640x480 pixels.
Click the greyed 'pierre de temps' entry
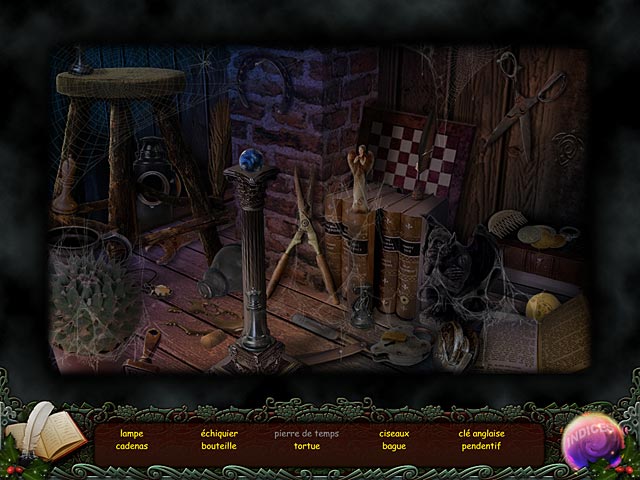pyautogui.click(x=306, y=433)
